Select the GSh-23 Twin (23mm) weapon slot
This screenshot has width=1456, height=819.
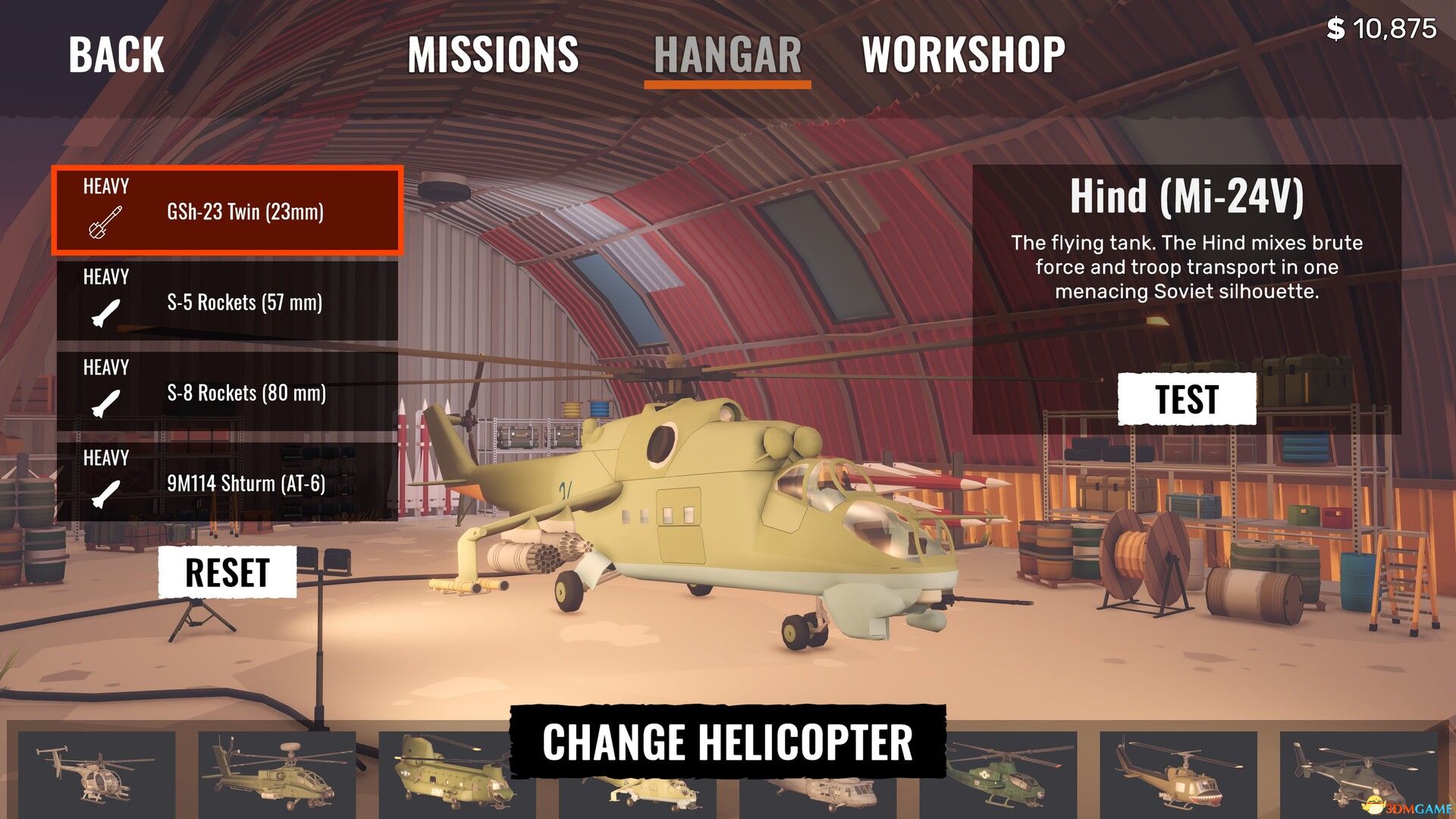point(227,211)
